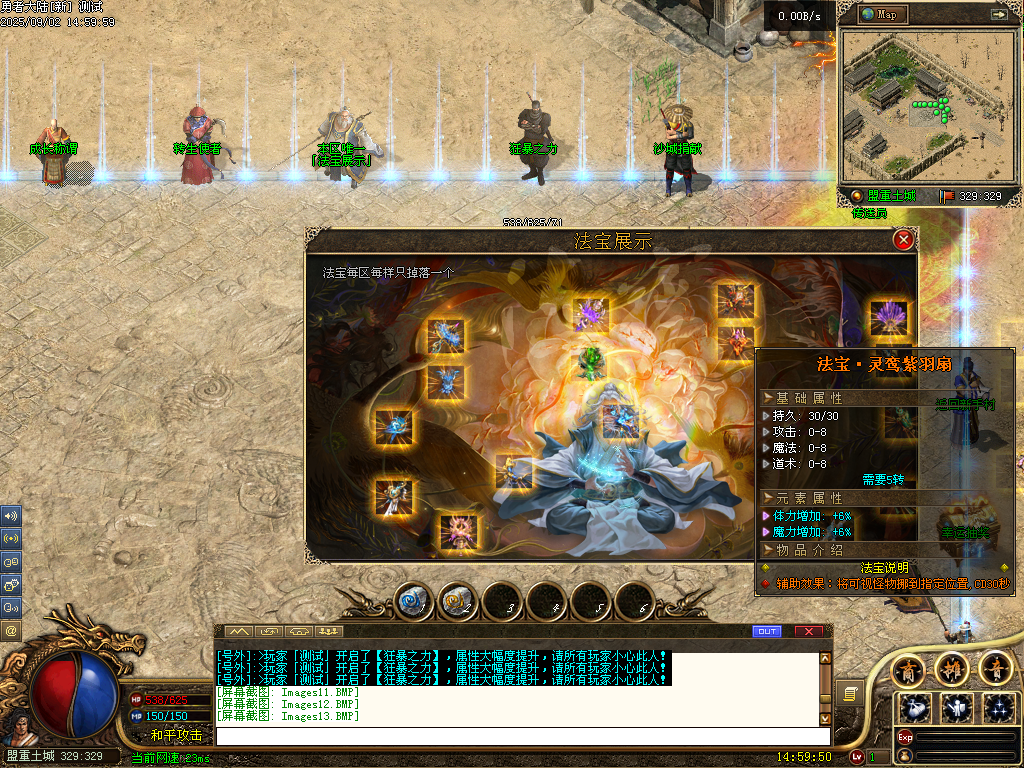Select the mountain-shaped chat channel tab

[239, 632]
